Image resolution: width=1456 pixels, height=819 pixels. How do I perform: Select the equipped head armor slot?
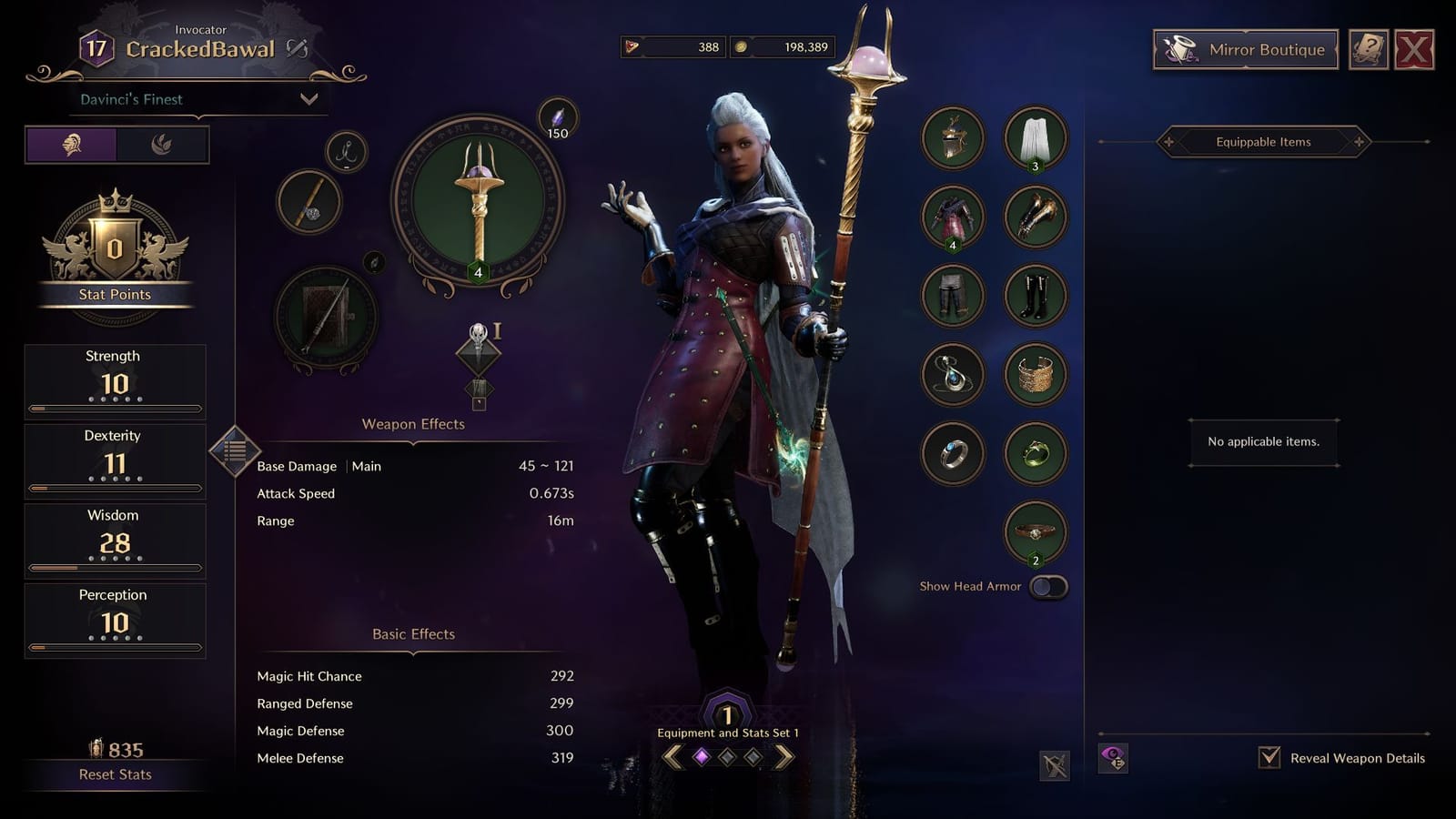[953, 136]
